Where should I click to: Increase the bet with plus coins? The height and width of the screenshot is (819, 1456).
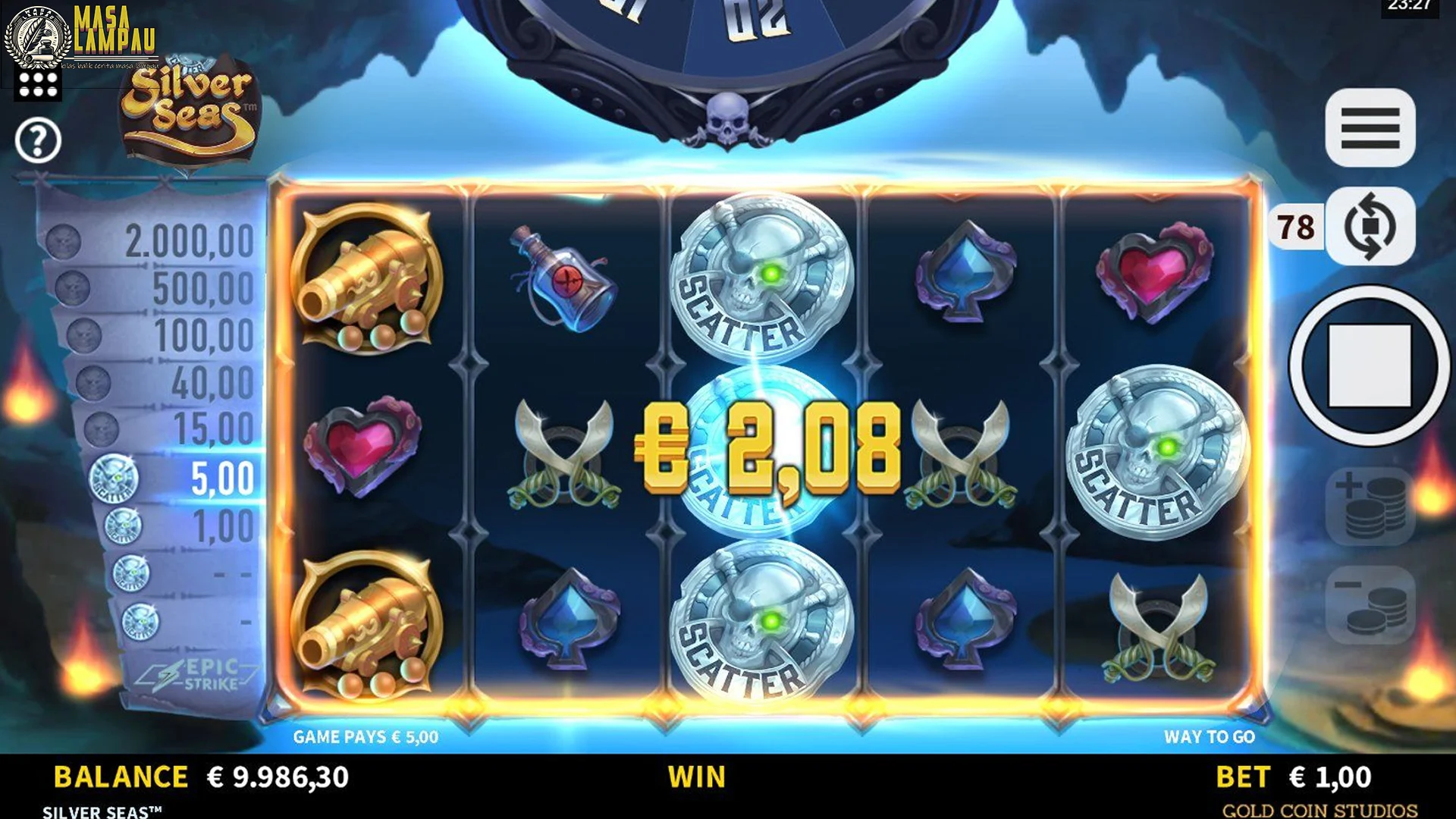pos(1370,506)
